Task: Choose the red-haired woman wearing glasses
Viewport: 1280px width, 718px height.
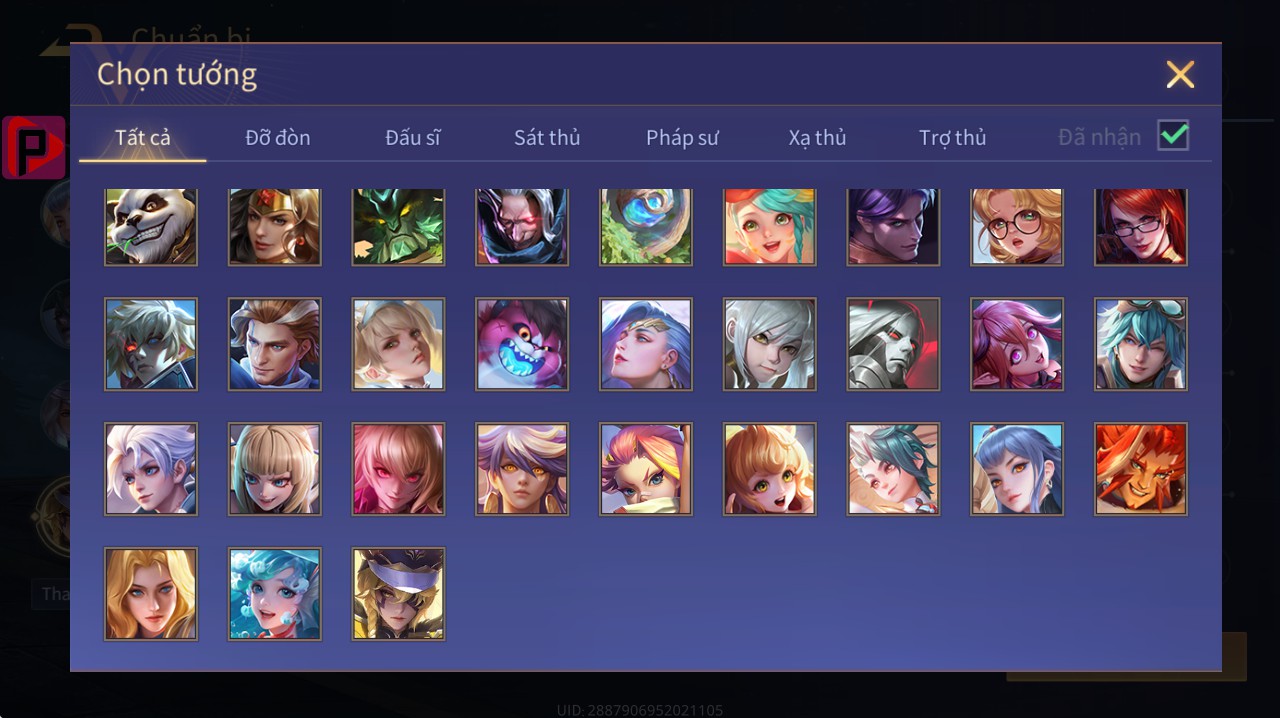Action: click(x=1141, y=226)
